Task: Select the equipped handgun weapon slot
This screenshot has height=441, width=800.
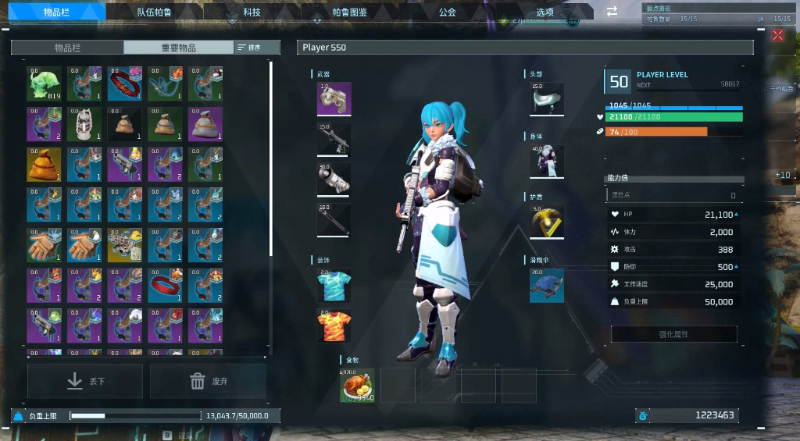Action: point(333,100)
